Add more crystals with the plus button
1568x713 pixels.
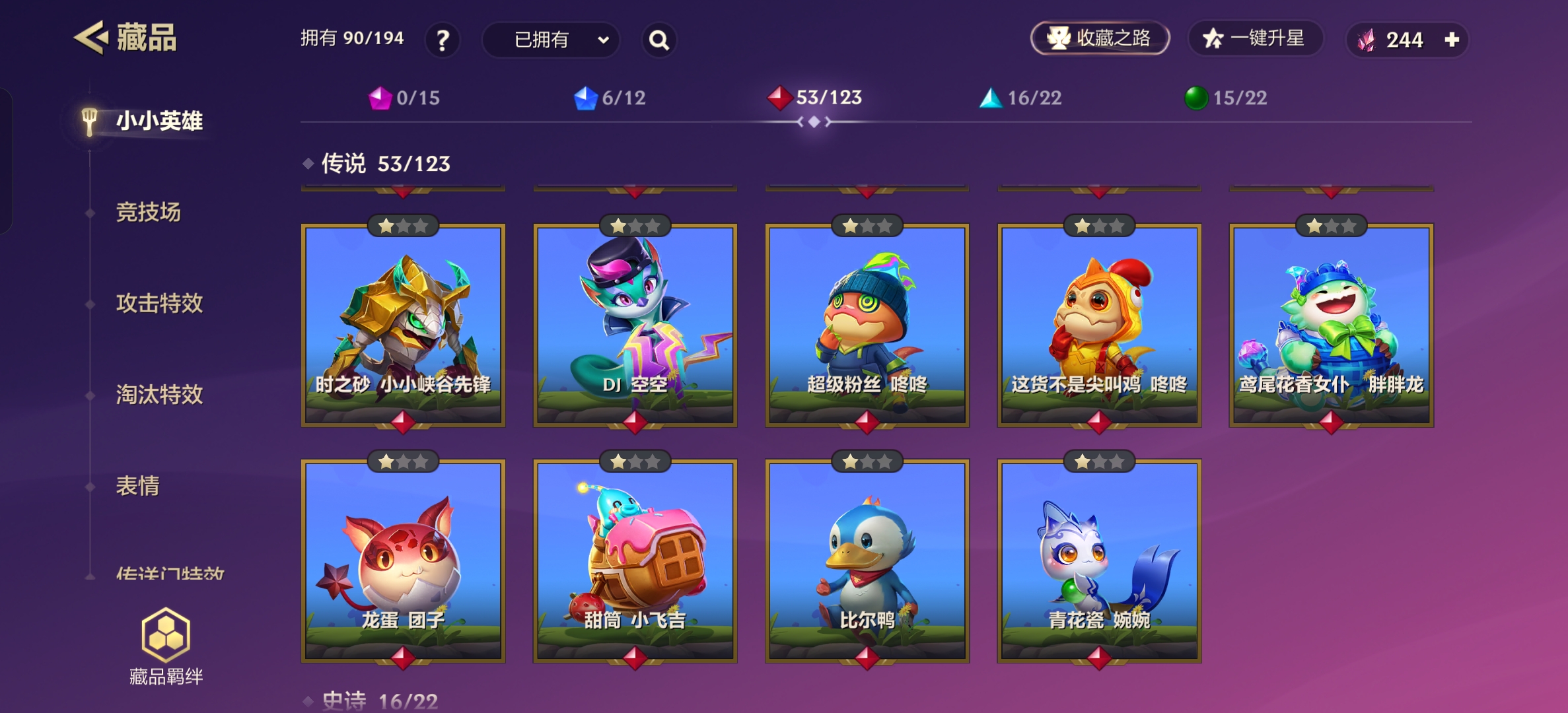point(1452,40)
